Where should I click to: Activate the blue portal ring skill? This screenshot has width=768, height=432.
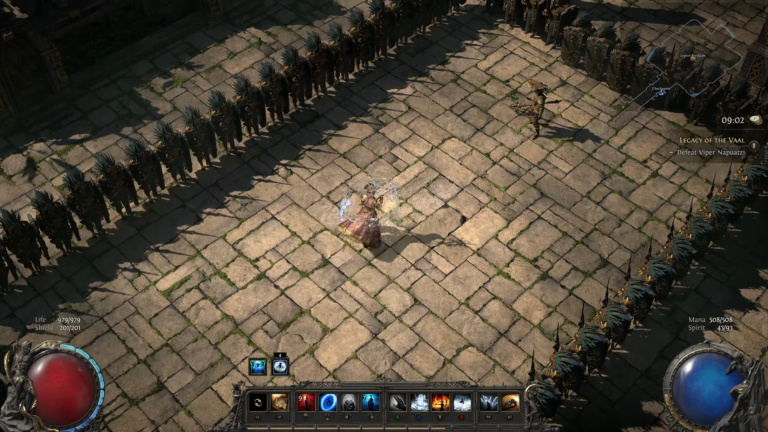click(328, 402)
